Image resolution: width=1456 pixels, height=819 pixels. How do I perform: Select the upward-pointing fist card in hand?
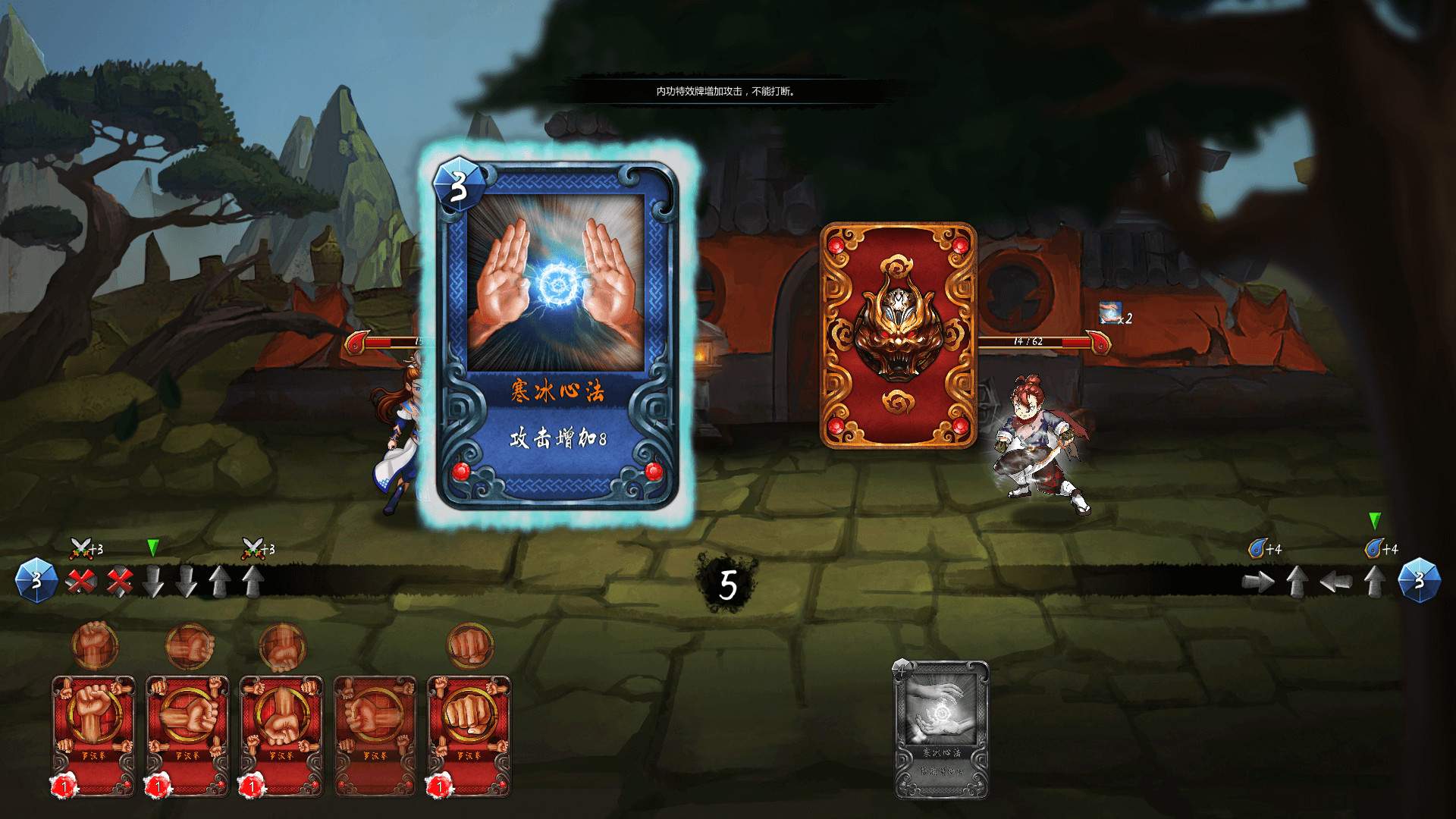[x=93, y=734]
